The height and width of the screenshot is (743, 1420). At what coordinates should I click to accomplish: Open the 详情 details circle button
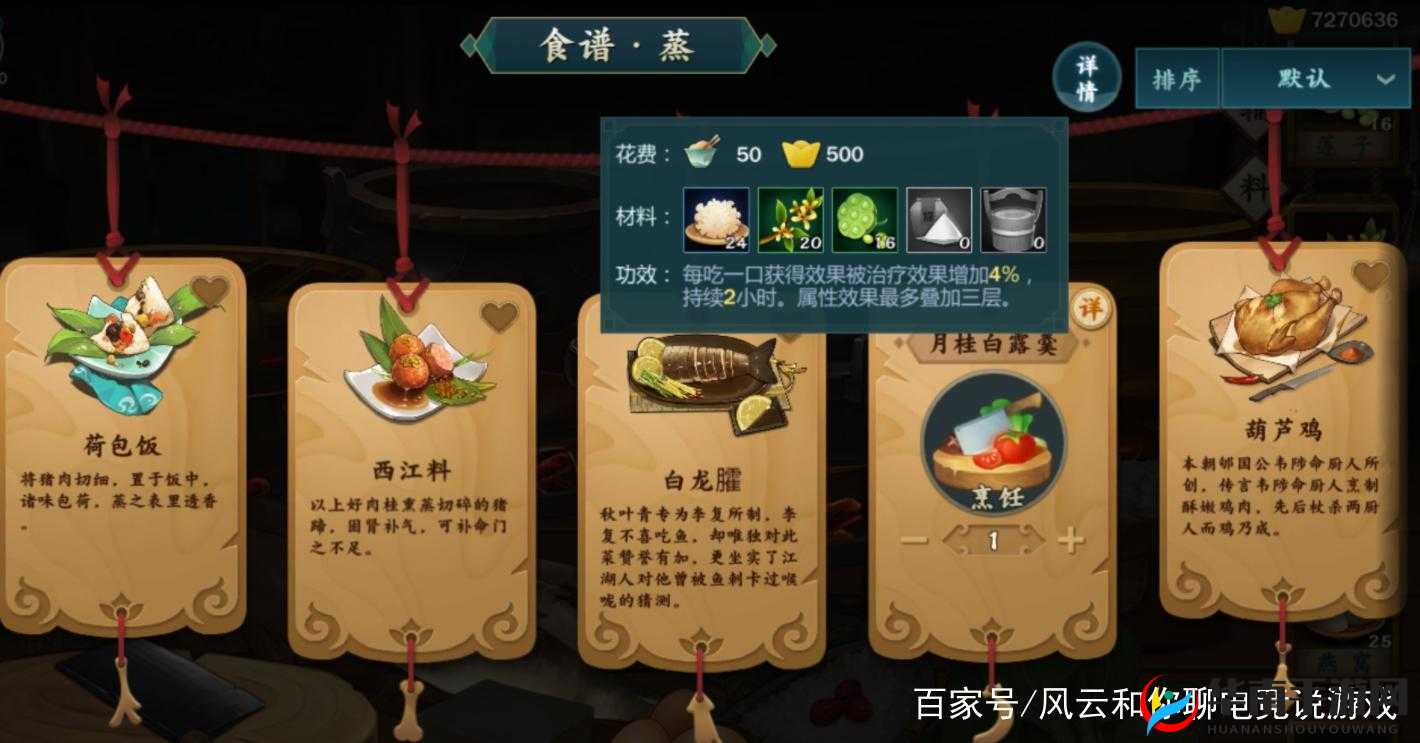[x=1089, y=76]
